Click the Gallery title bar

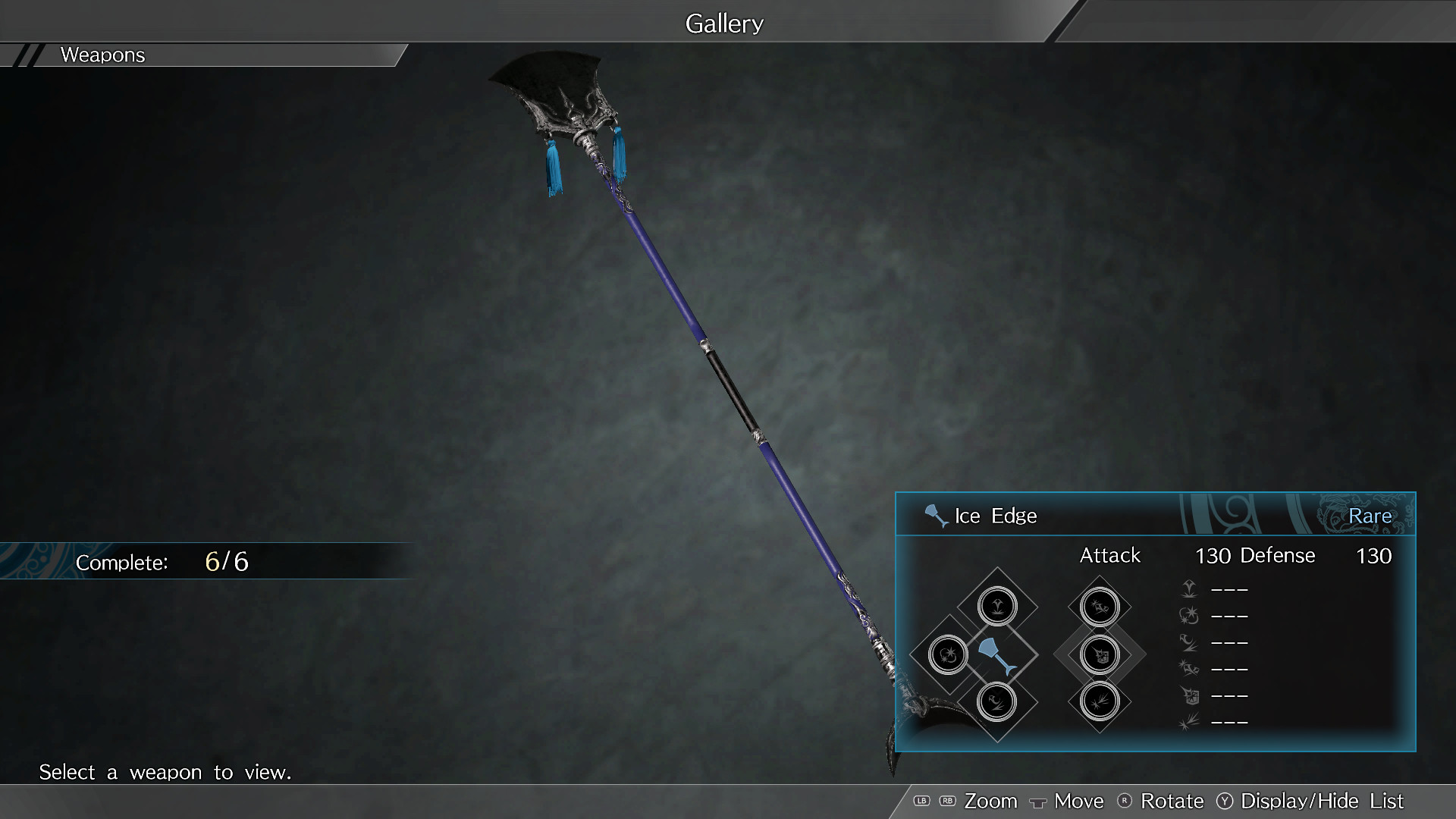pyautogui.click(x=724, y=23)
